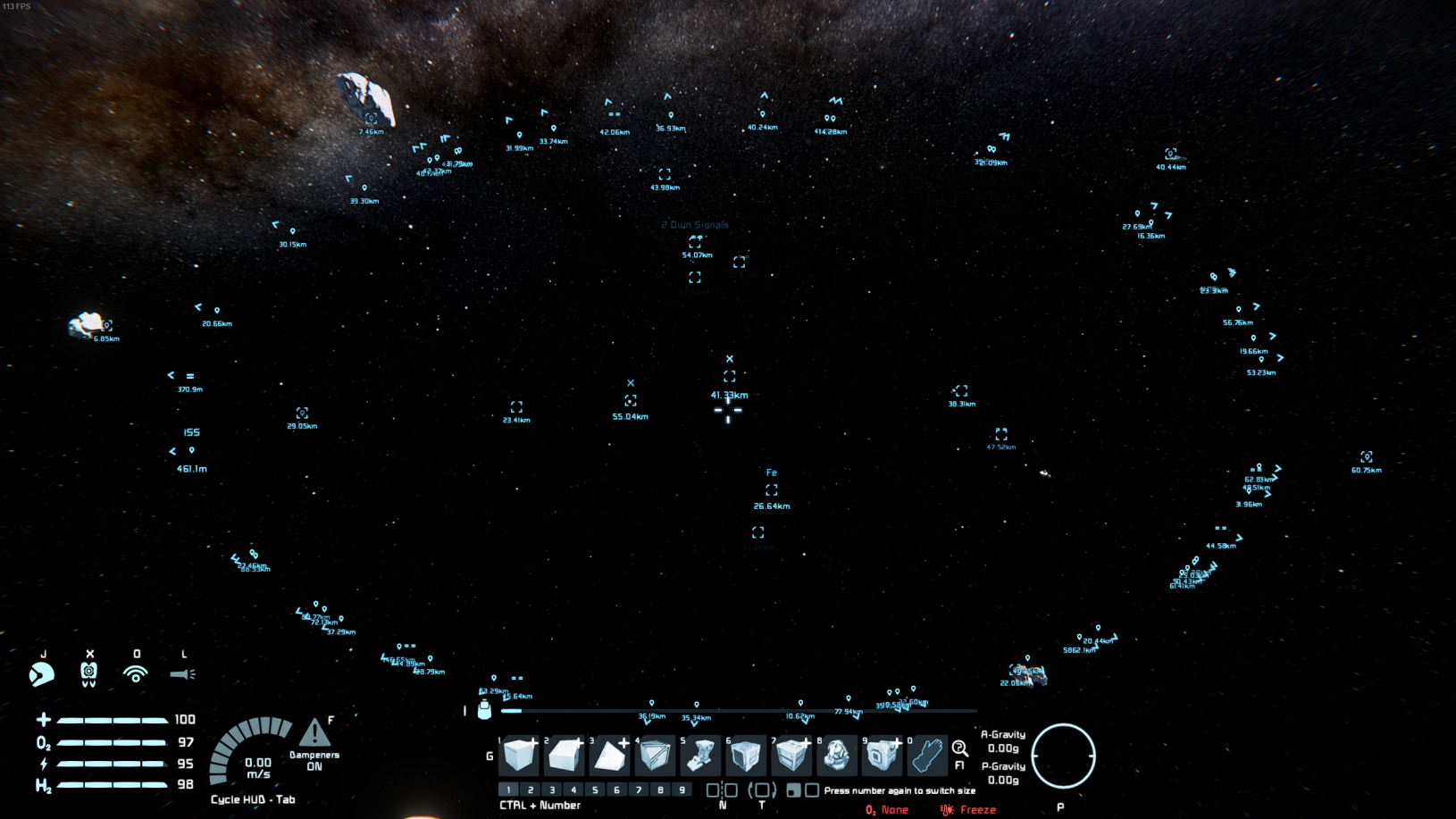Select the slot 9 block with square port
This screenshot has width=1456, height=819.
(883, 756)
